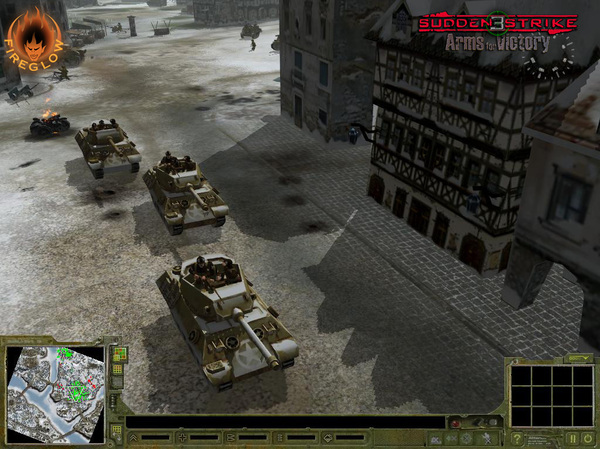Select the crossed tools repair command icon
The height and width of the screenshot is (449, 600).
[x=487, y=438]
